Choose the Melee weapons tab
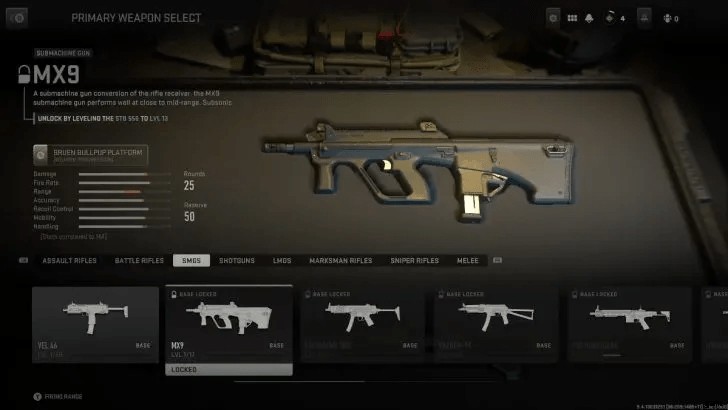The height and width of the screenshot is (410, 728). click(467, 261)
